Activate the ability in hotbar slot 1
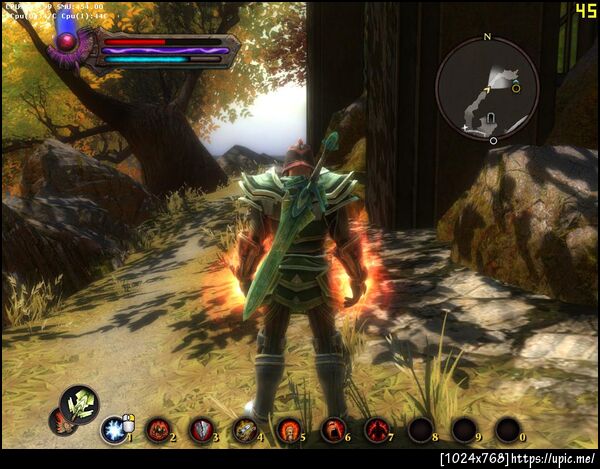Screen dimensions: 600x469 (x=113, y=430)
